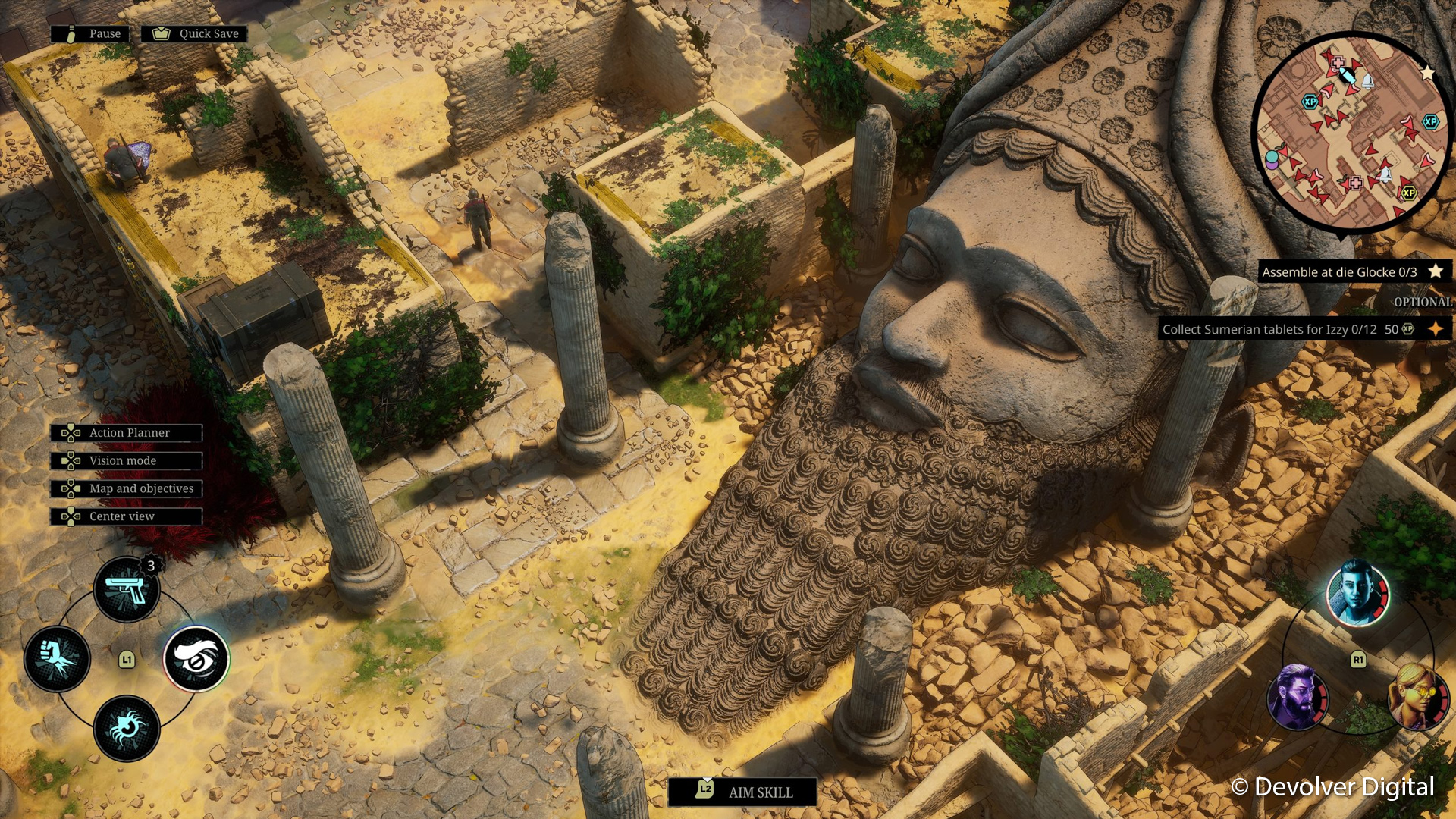Image resolution: width=1456 pixels, height=819 pixels.
Task: Select the crossed-out eye skill
Action: click(196, 658)
